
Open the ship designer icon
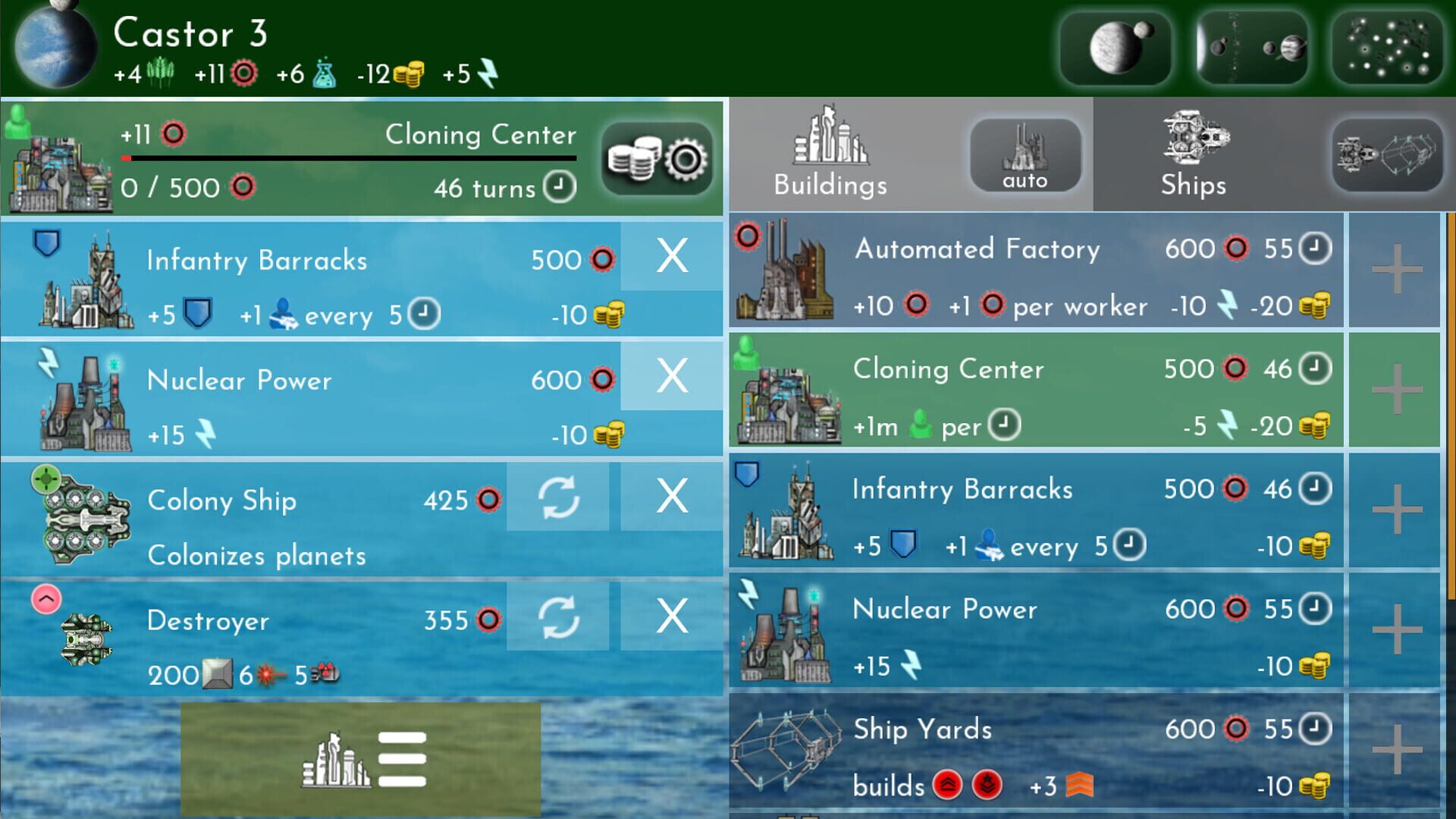(x=1386, y=155)
